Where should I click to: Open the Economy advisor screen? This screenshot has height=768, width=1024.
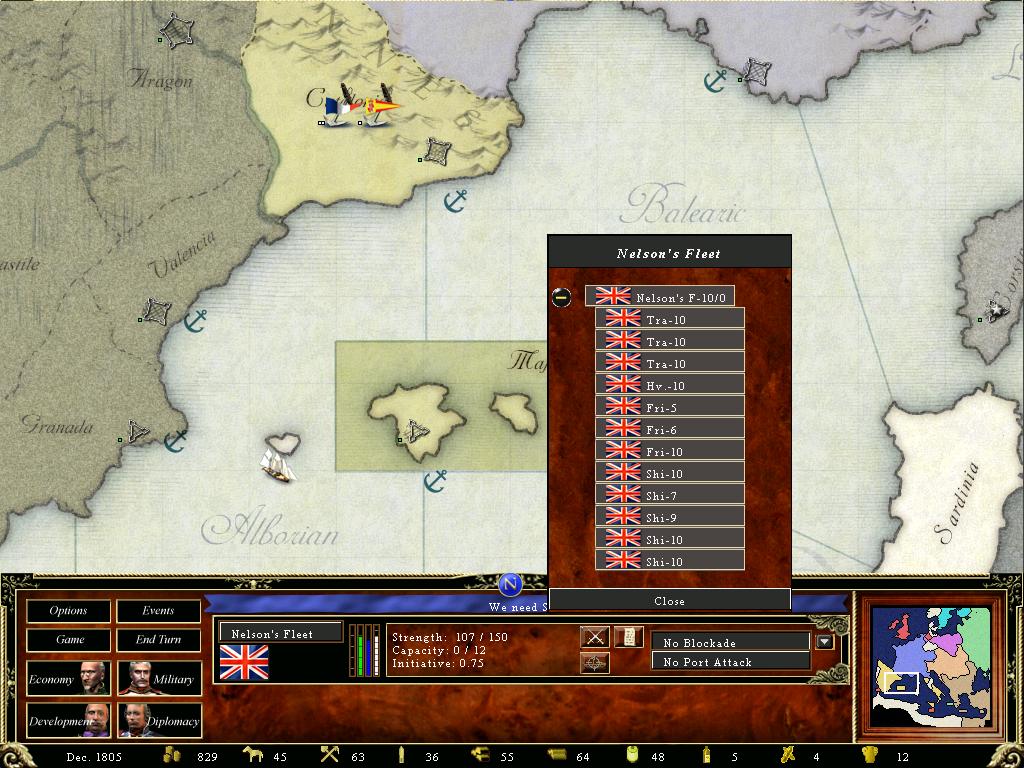[x=68, y=679]
